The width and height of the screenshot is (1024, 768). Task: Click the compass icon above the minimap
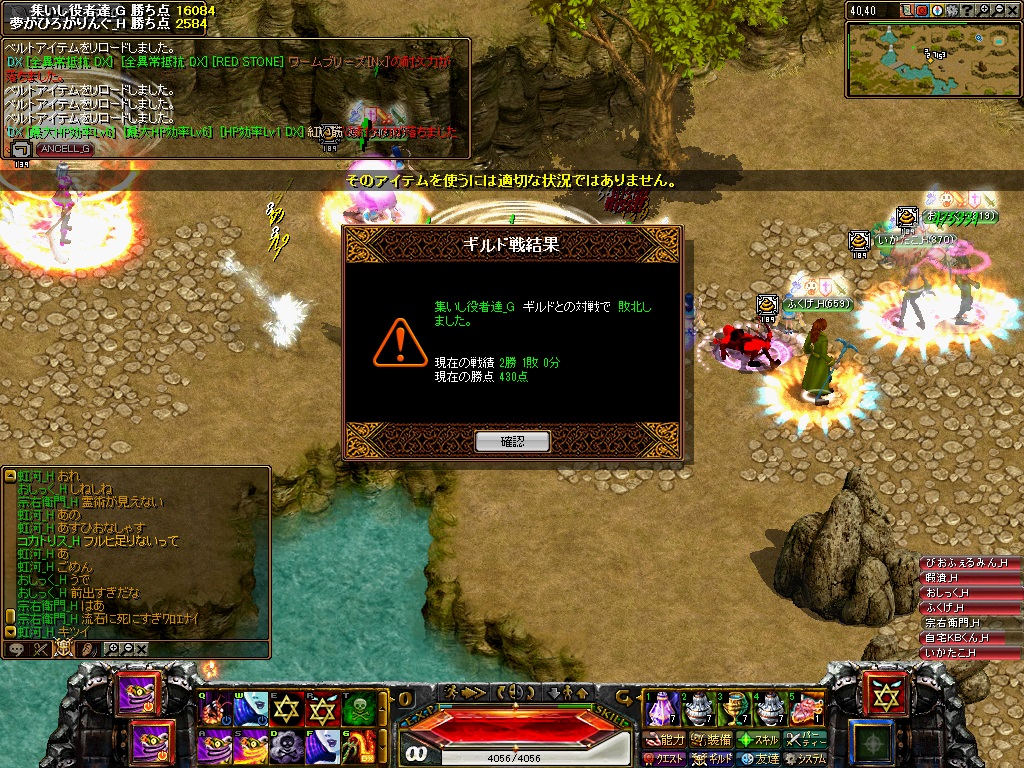936,10
